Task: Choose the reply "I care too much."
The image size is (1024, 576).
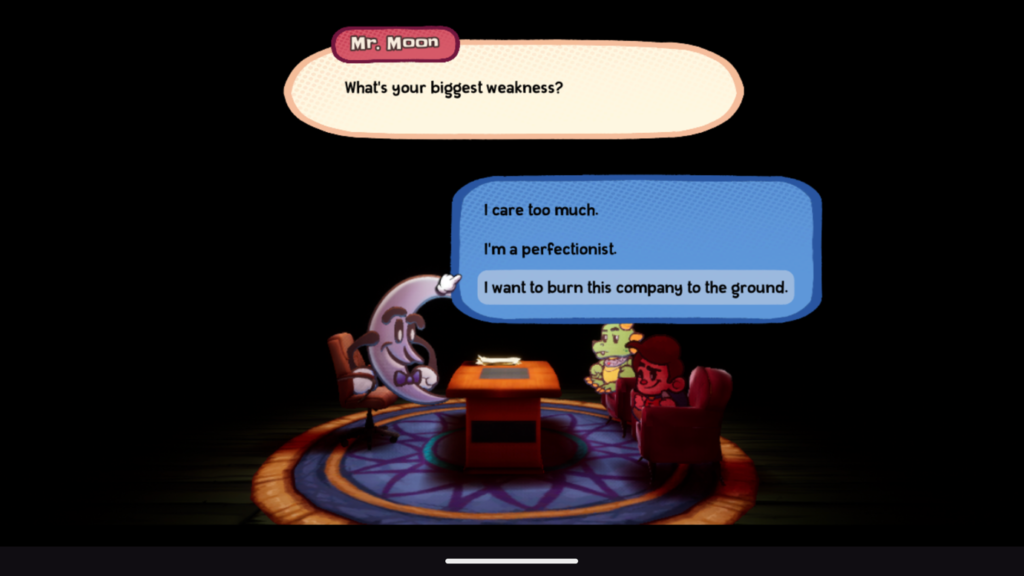Action: (x=541, y=211)
